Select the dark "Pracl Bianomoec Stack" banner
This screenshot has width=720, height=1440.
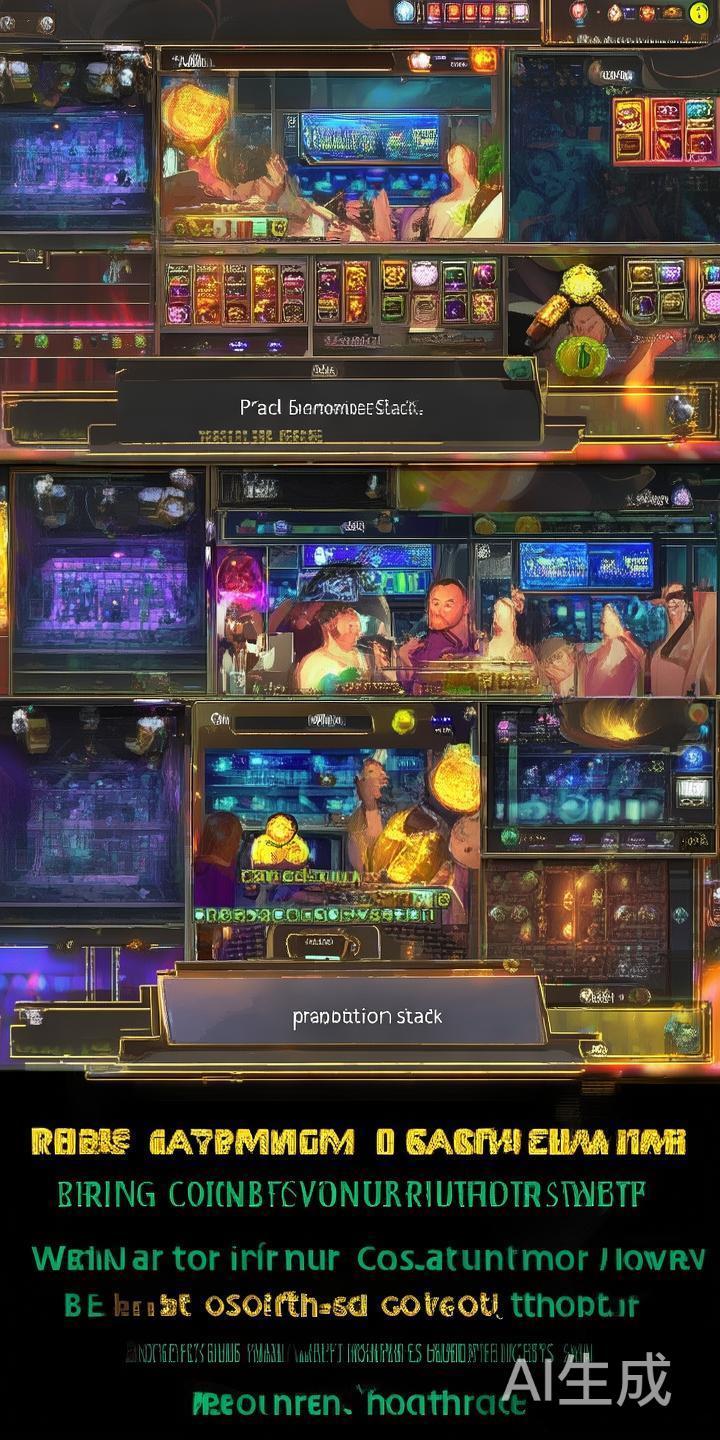[x=330, y=407]
